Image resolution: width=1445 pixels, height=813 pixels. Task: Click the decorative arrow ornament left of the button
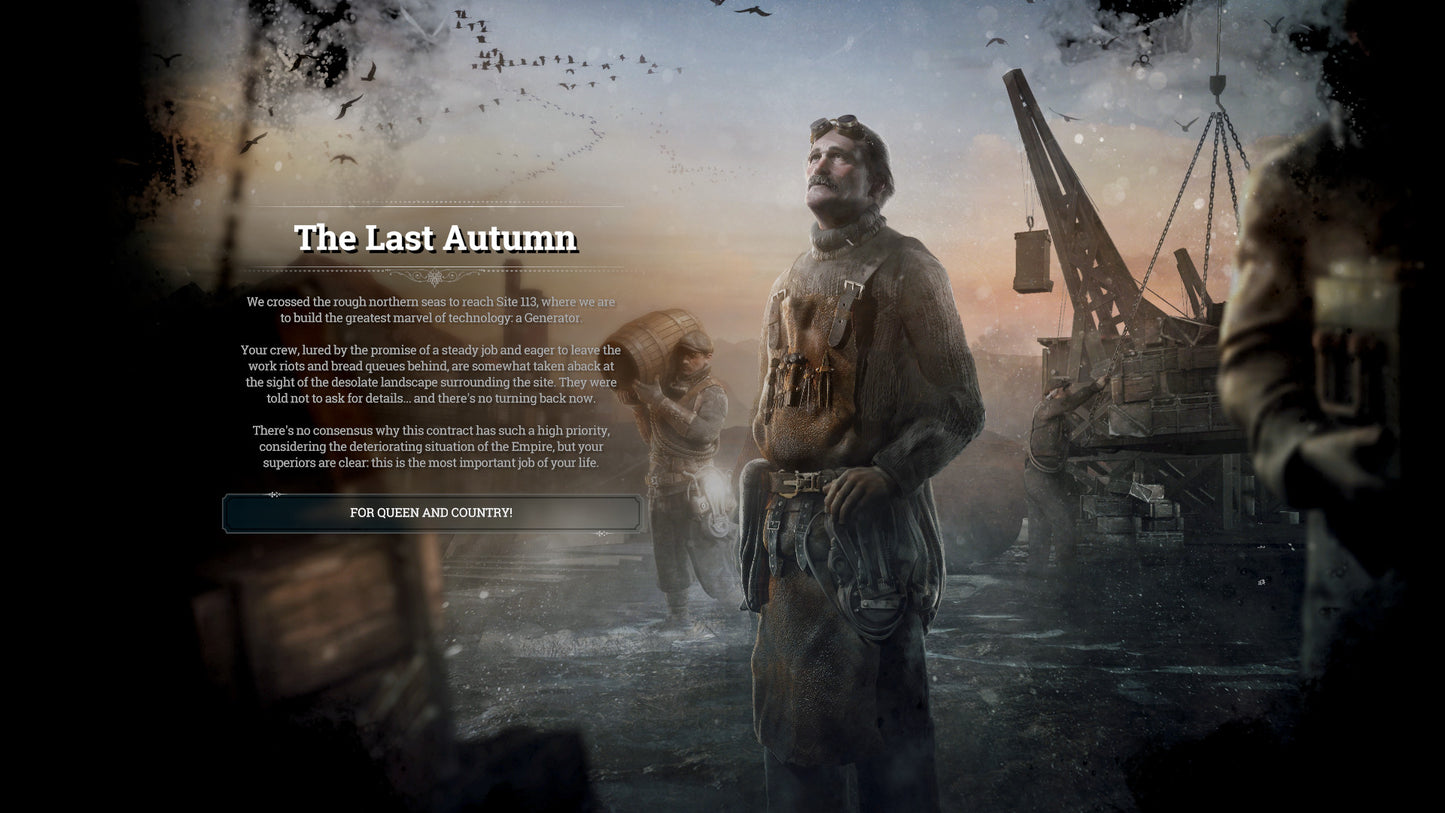275,494
